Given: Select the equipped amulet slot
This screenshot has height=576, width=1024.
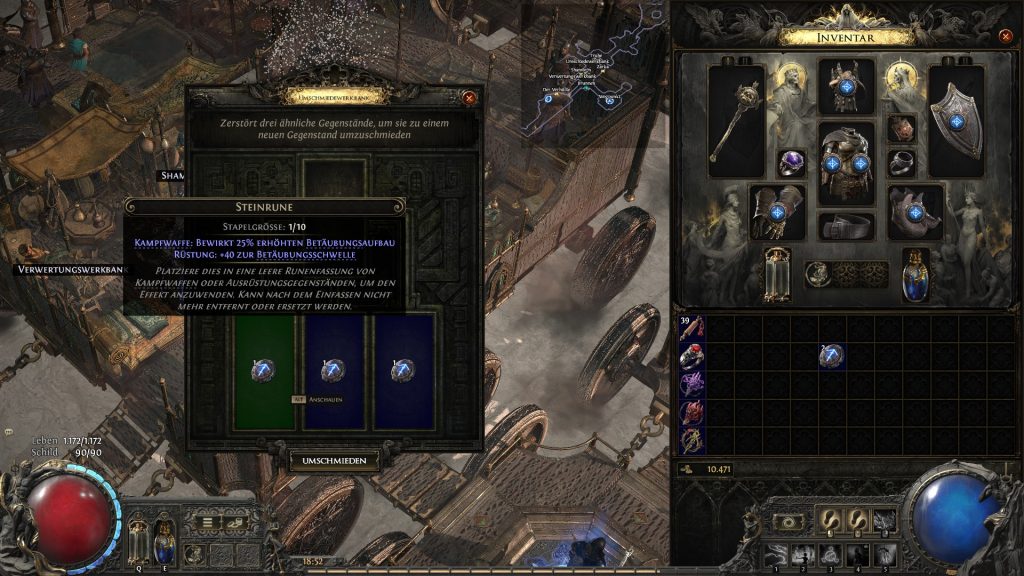Looking at the screenshot, I should coord(901,128).
